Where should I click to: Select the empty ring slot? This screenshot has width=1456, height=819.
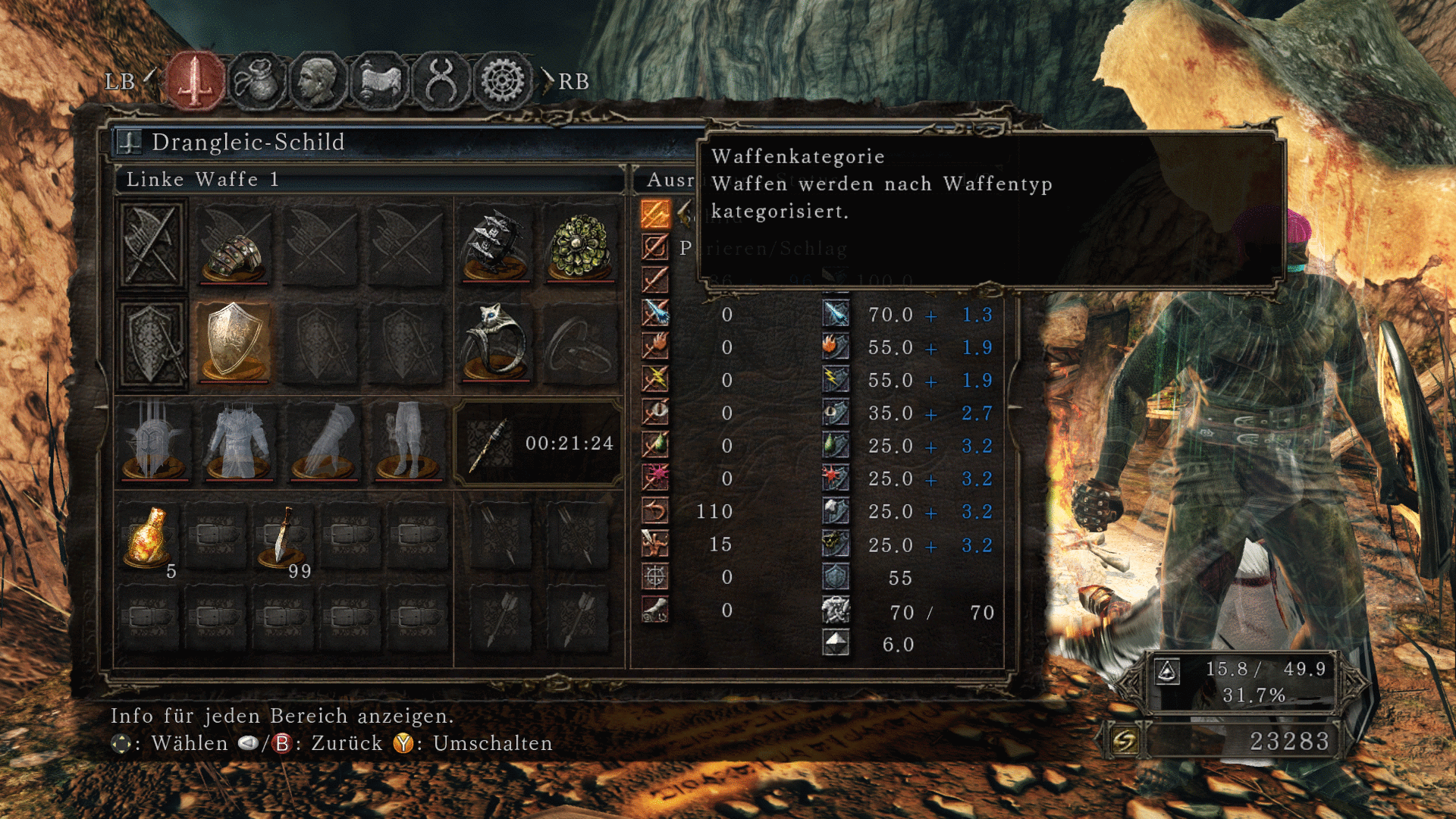click(581, 343)
